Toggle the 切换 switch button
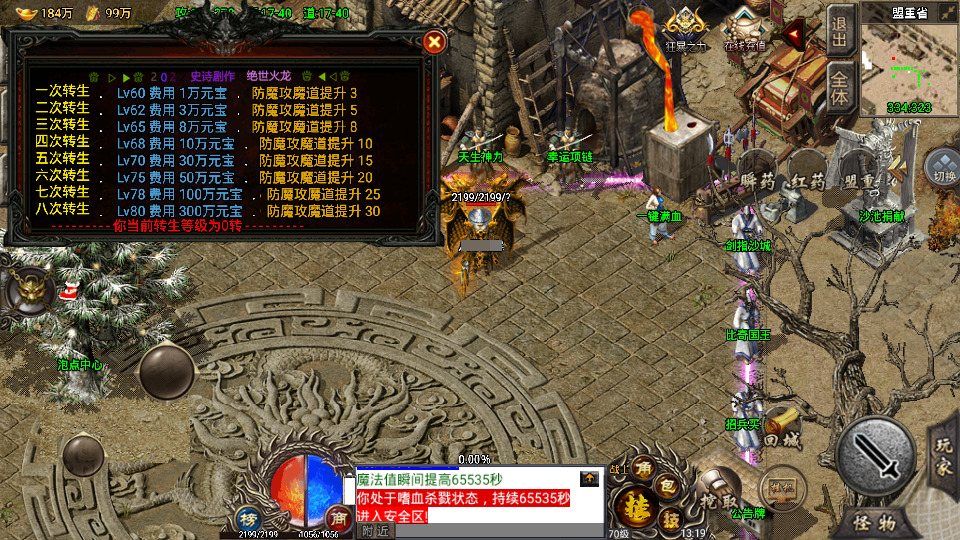Viewport: 960px width, 540px height. point(941,166)
